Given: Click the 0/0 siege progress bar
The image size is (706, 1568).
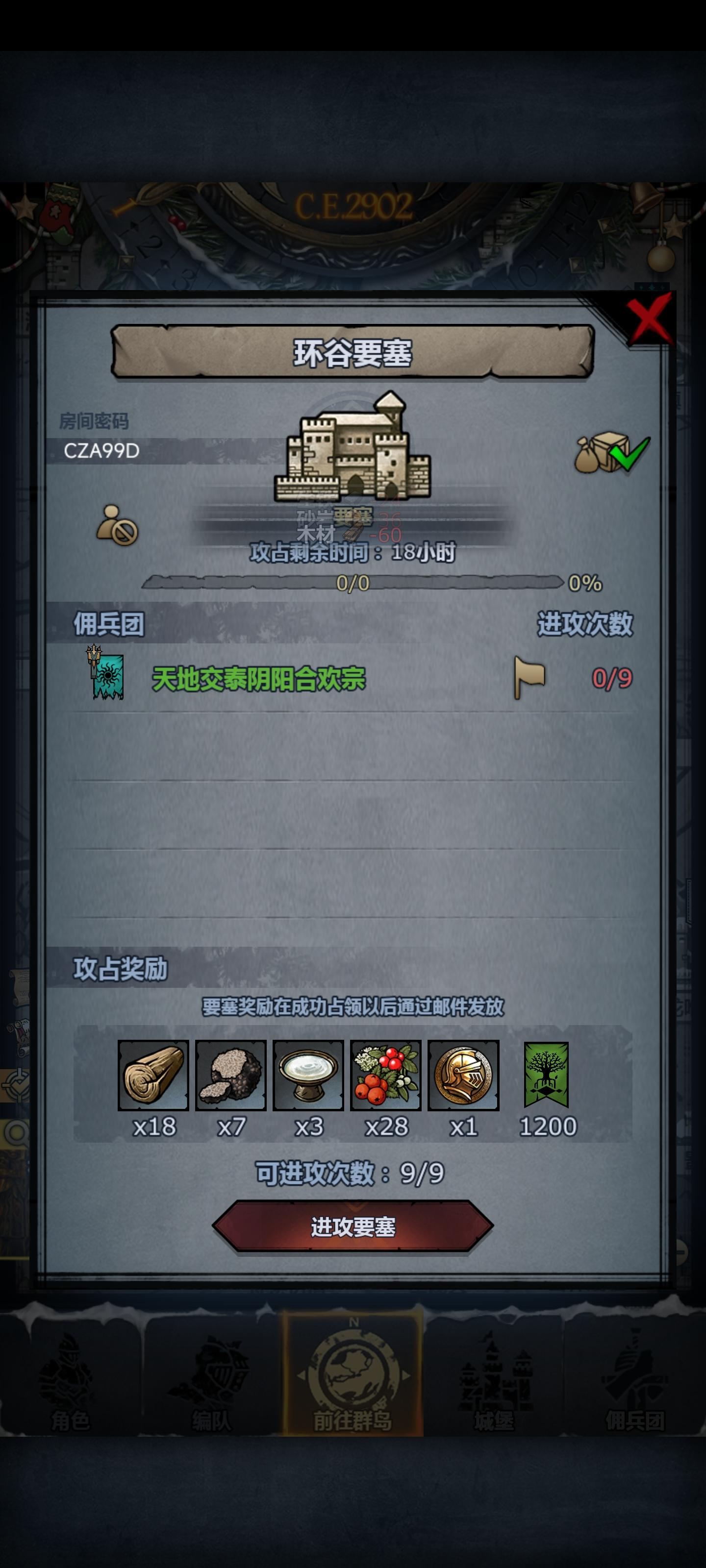Looking at the screenshot, I should pos(352,583).
